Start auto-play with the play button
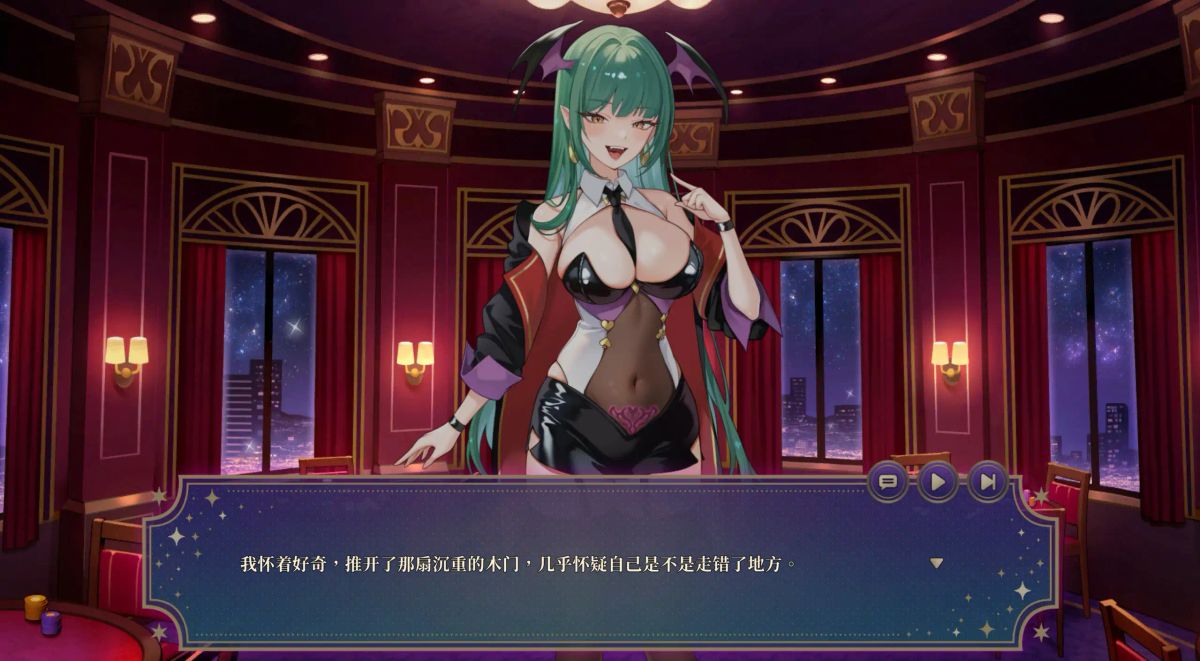Screen dimensions: 1200x661 pos(937,482)
